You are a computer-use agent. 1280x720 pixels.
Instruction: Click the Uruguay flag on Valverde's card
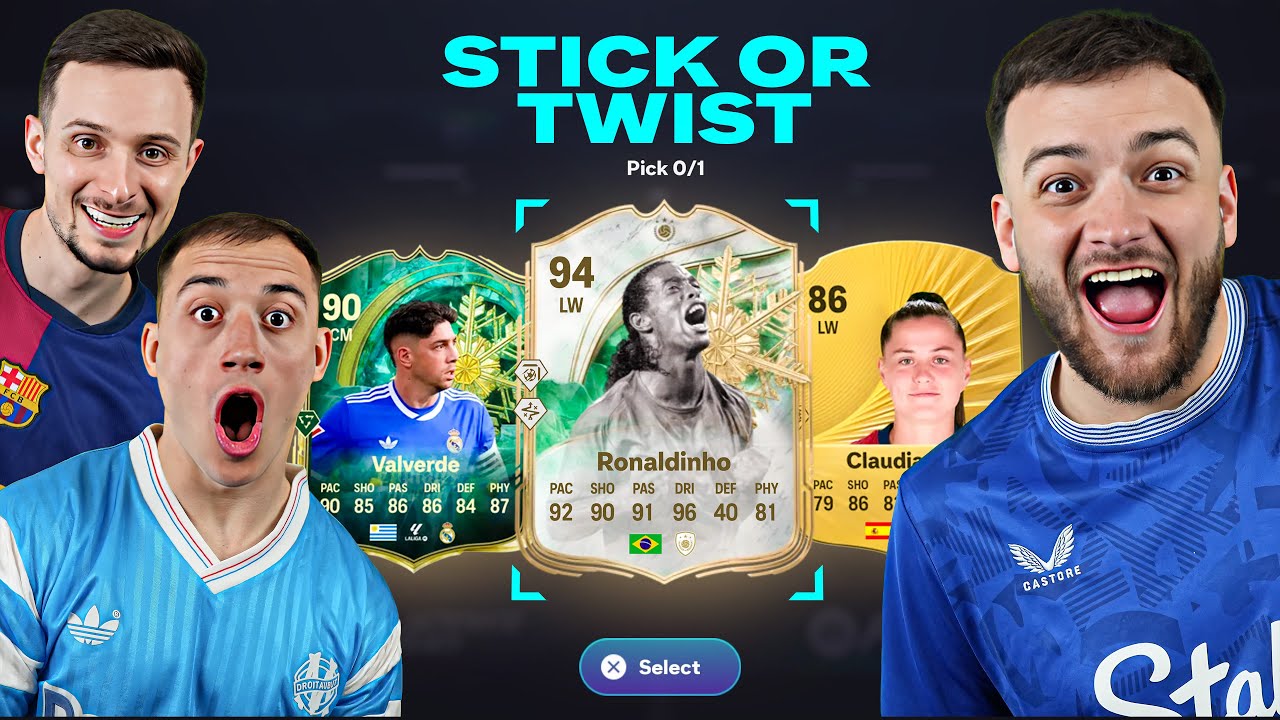tap(383, 533)
